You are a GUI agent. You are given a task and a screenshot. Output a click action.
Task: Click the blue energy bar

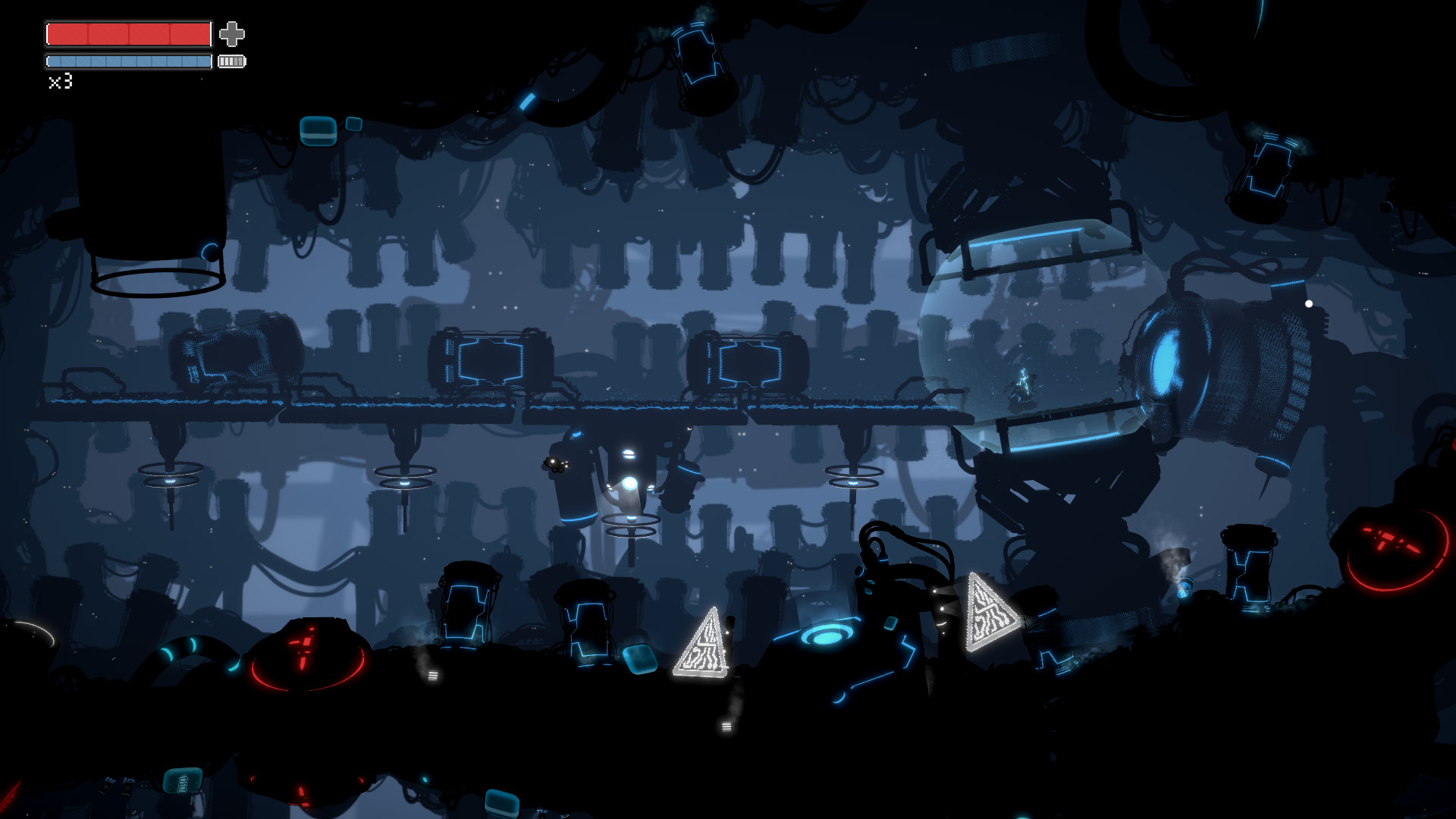click(x=129, y=61)
